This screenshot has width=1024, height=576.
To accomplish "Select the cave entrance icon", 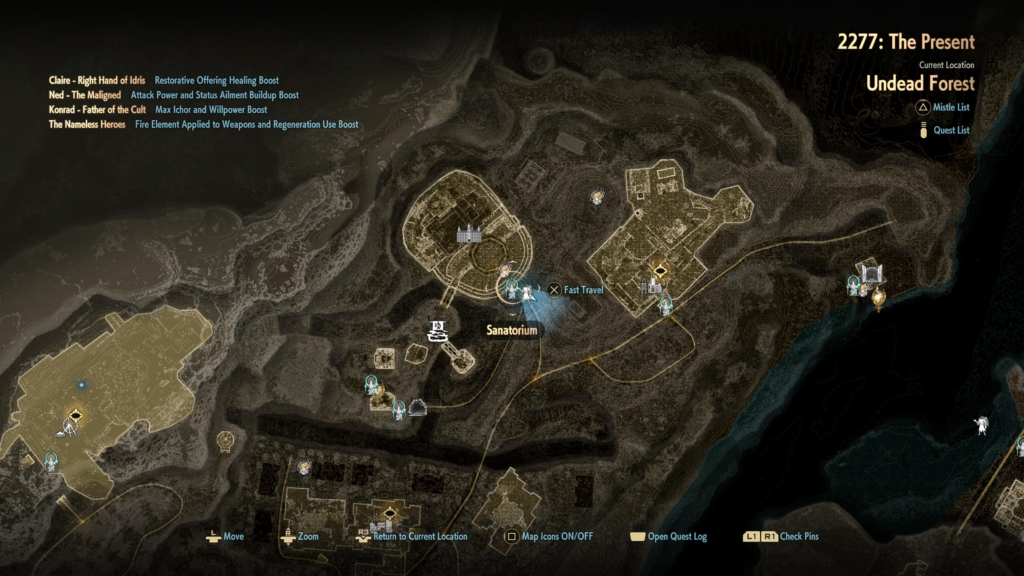I will point(417,405).
